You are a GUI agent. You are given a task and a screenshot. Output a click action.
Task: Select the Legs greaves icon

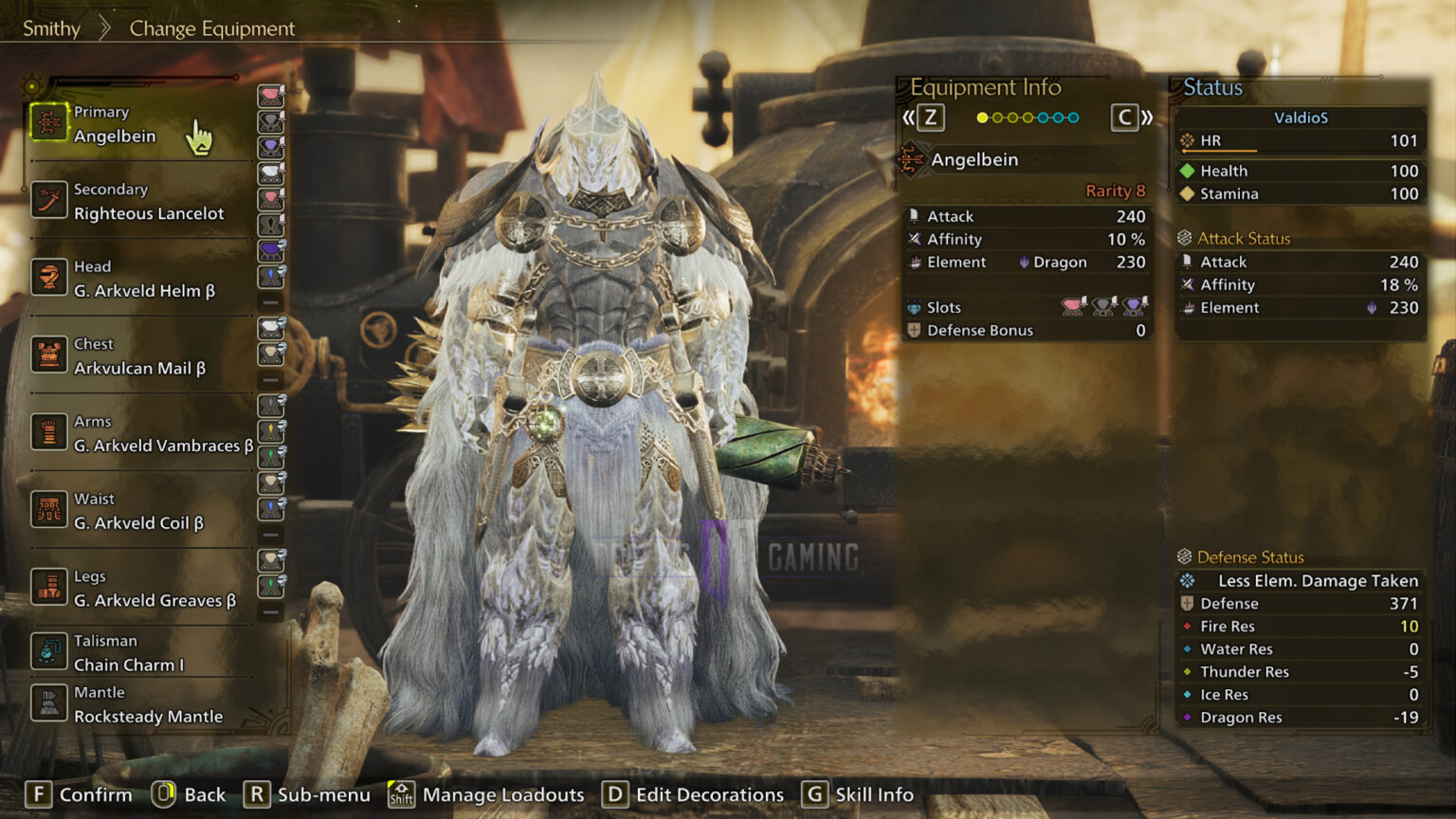pyautogui.click(x=49, y=588)
